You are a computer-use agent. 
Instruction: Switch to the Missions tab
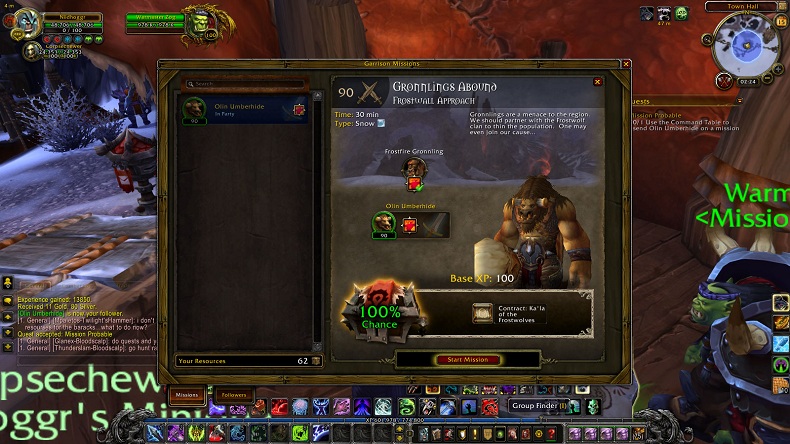[x=186, y=395]
